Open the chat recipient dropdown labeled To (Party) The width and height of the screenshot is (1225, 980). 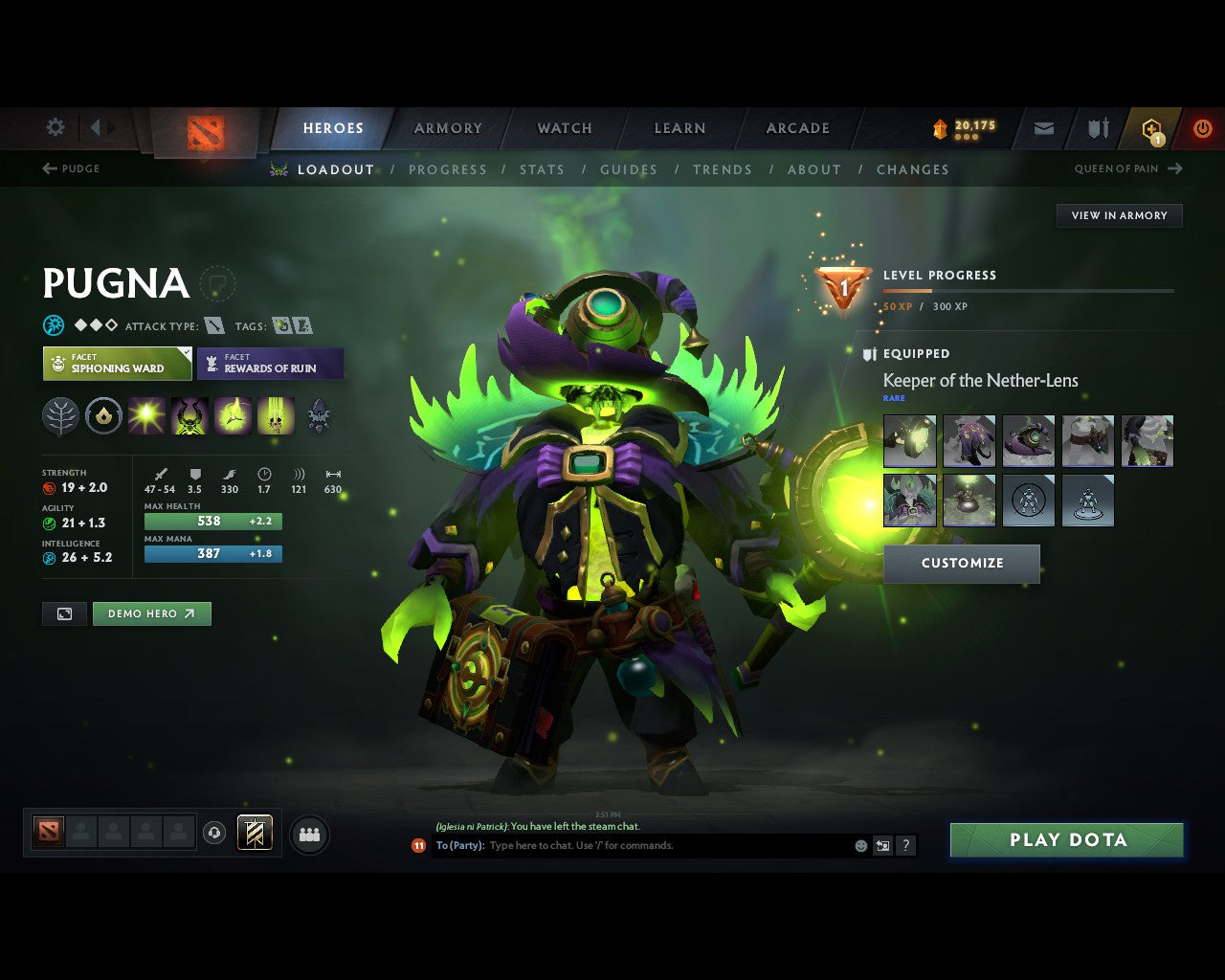tap(462, 845)
